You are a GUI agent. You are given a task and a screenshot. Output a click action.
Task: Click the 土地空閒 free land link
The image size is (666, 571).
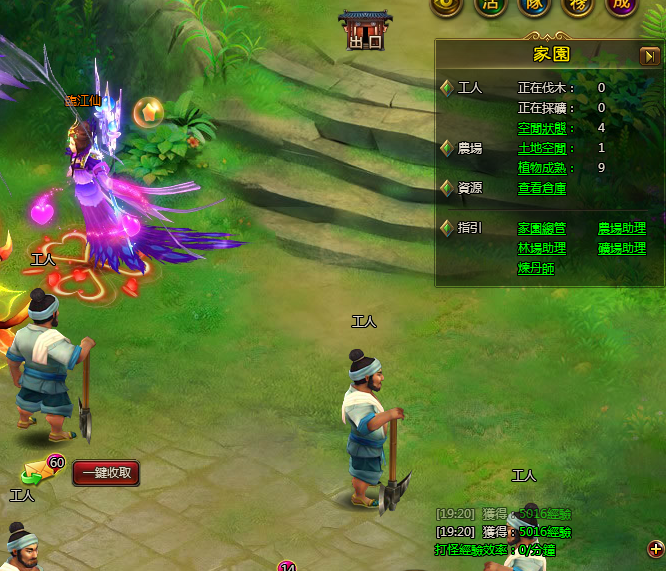pos(542,148)
